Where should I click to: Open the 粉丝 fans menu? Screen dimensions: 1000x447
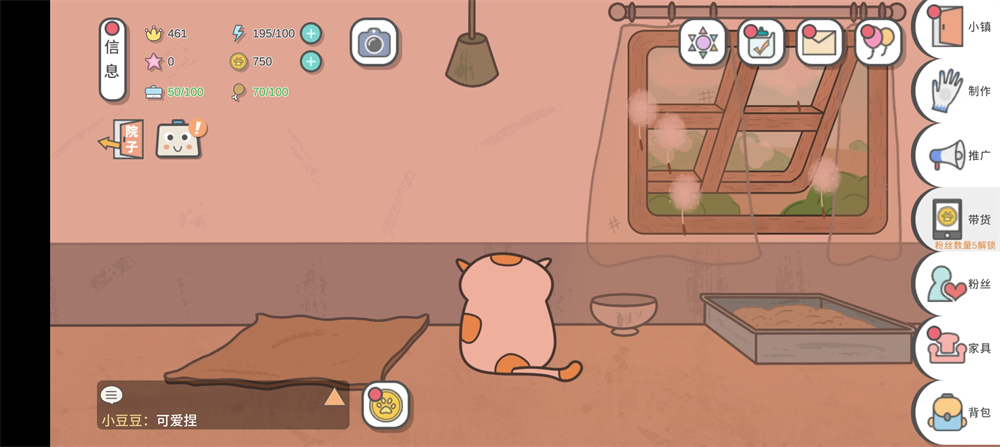click(958, 284)
